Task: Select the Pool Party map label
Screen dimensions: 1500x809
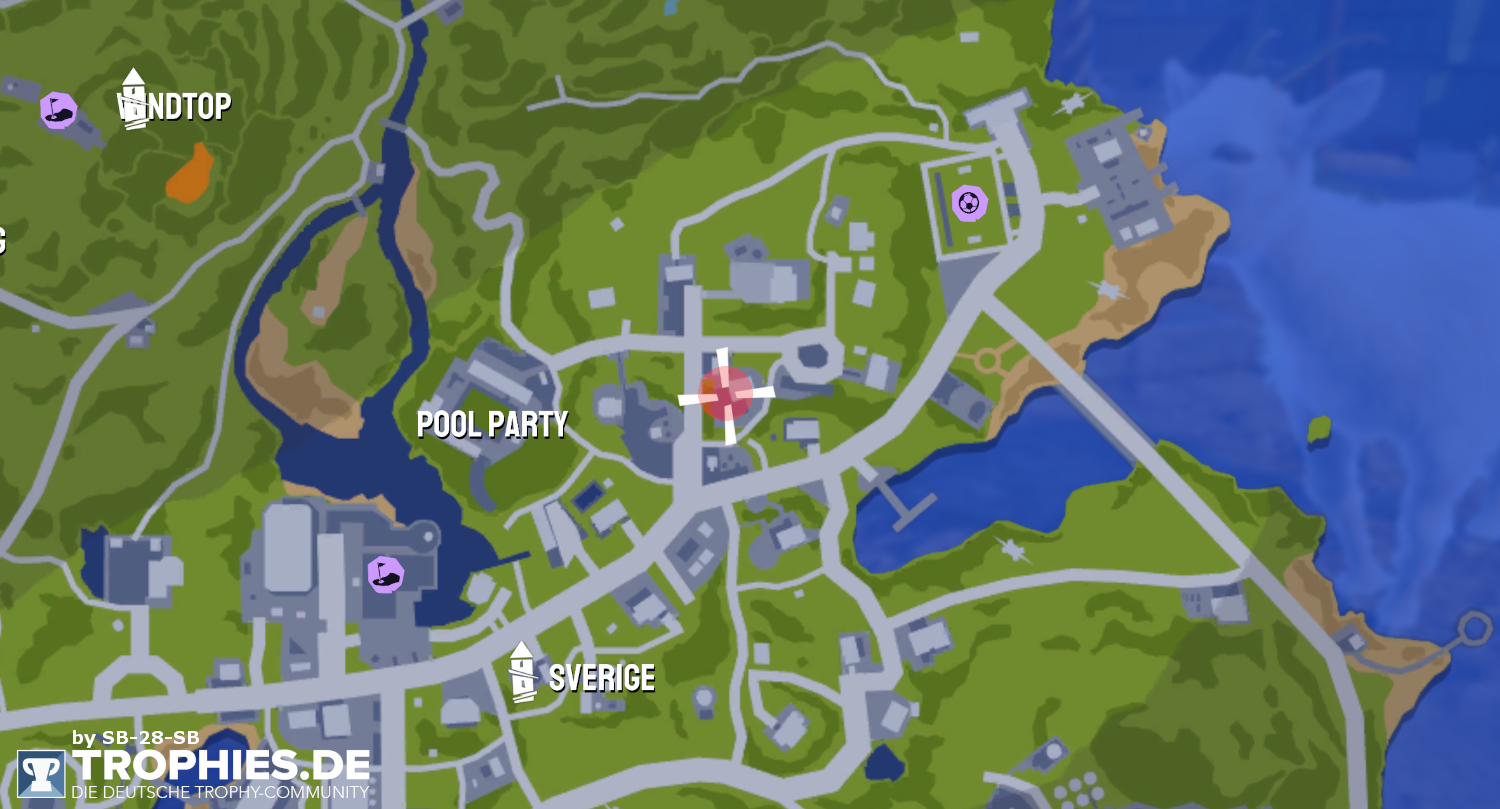Action: coord(492,425)
